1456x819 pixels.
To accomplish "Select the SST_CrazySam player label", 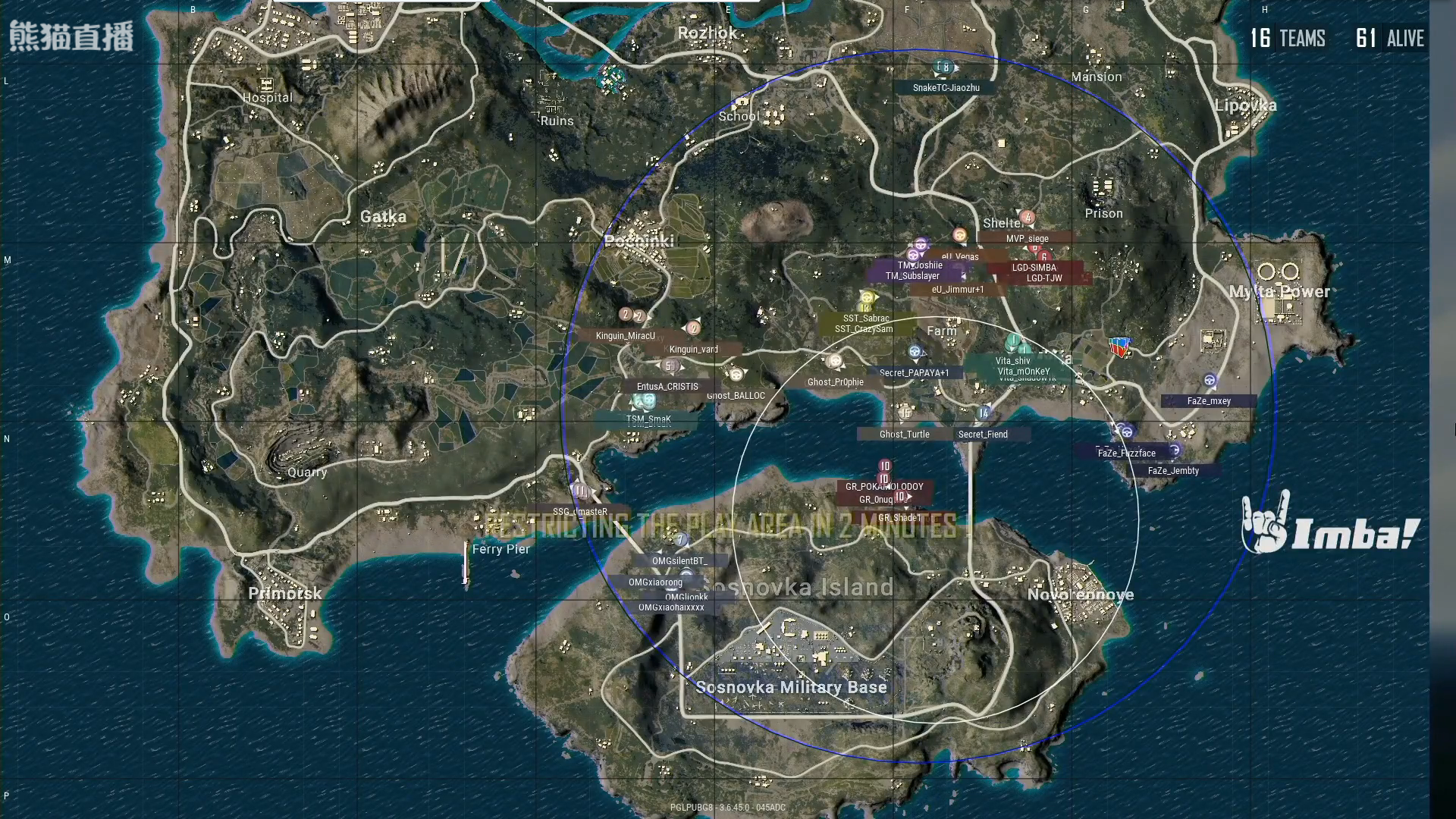I will [x=864, y=329].
